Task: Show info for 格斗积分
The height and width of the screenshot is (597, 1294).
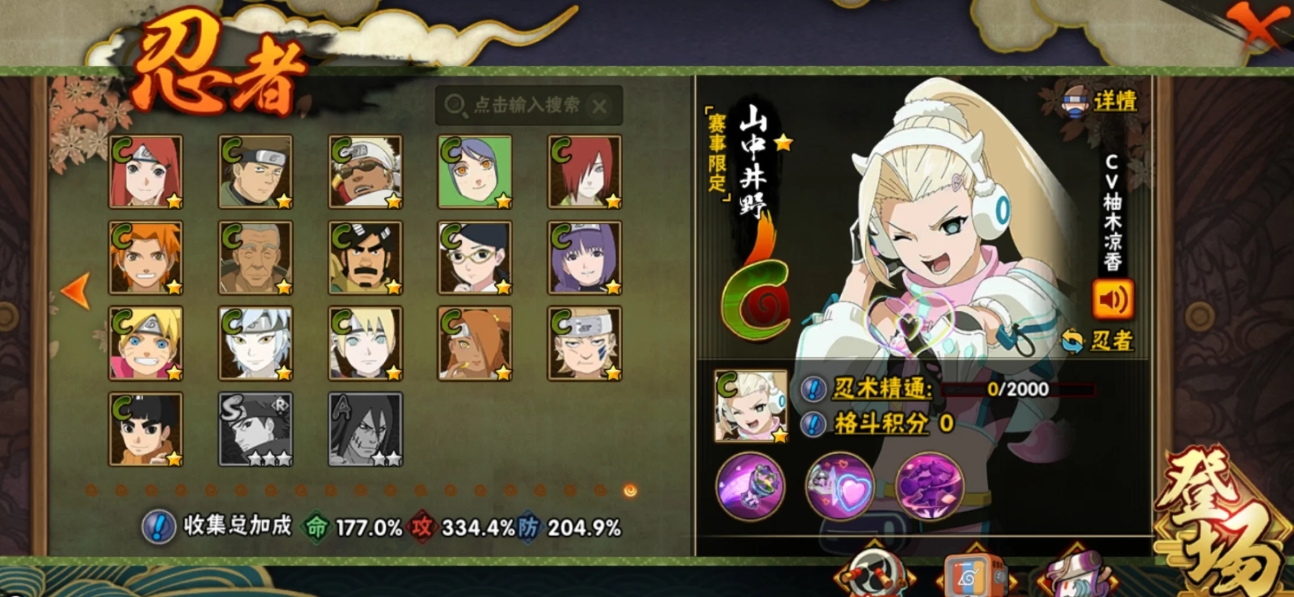Action: click(815, 423)
